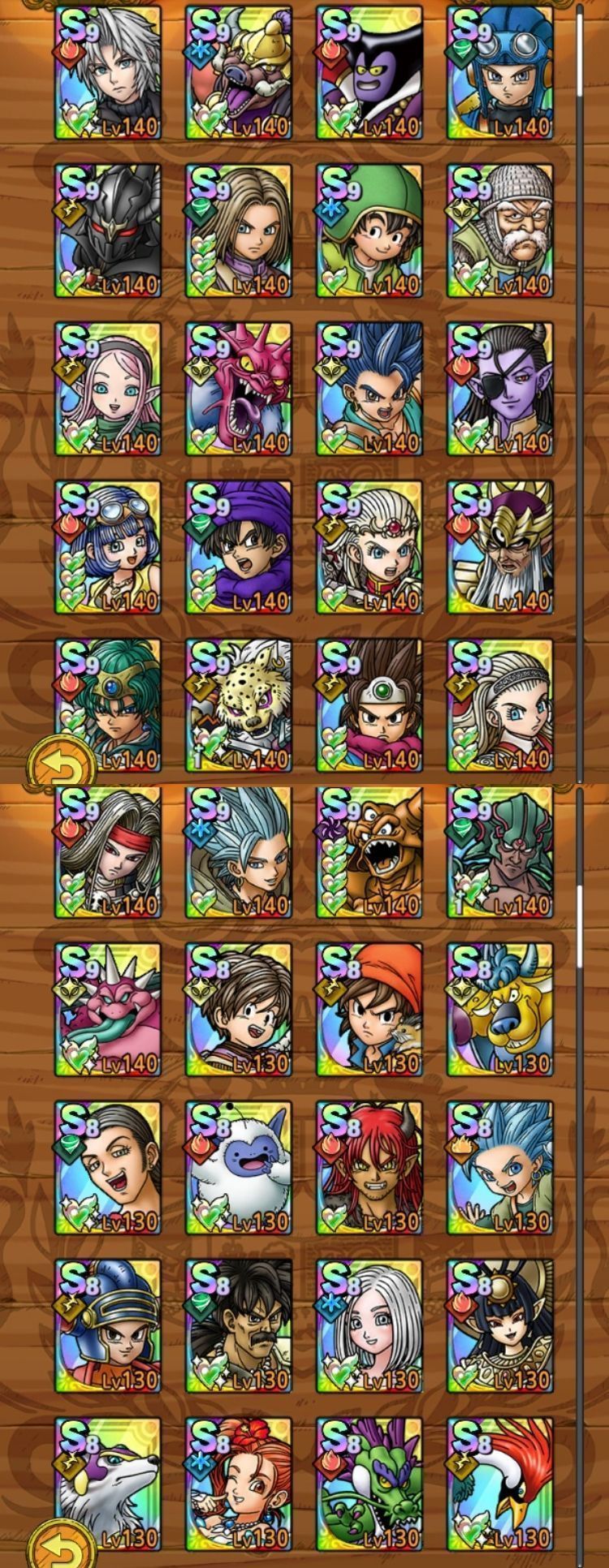Pick the black armored knight with red eyes
Image resolution: width=609 pixels, height=1568 pixels.
point(108,231)
